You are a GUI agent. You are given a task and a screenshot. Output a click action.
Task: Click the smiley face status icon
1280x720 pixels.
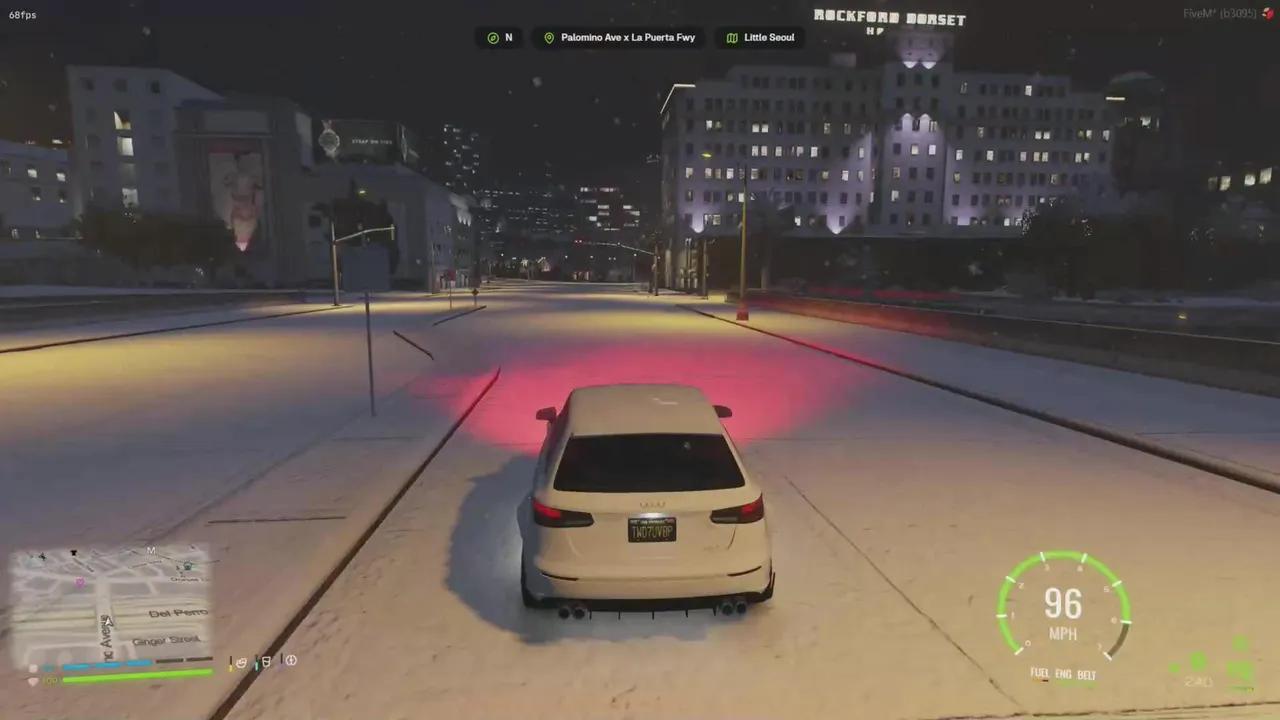pyautogui.click(x=243, y=661)
